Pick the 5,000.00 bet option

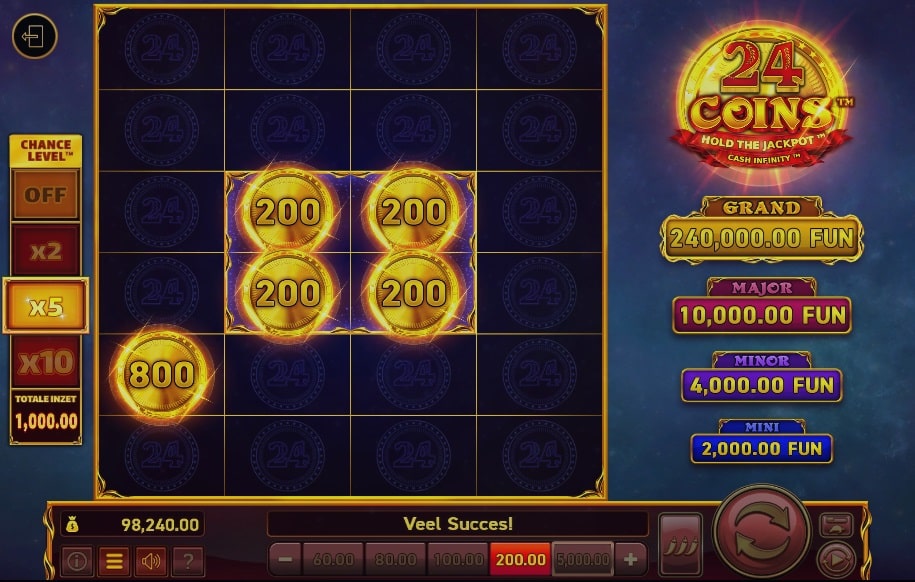[582, 559]
